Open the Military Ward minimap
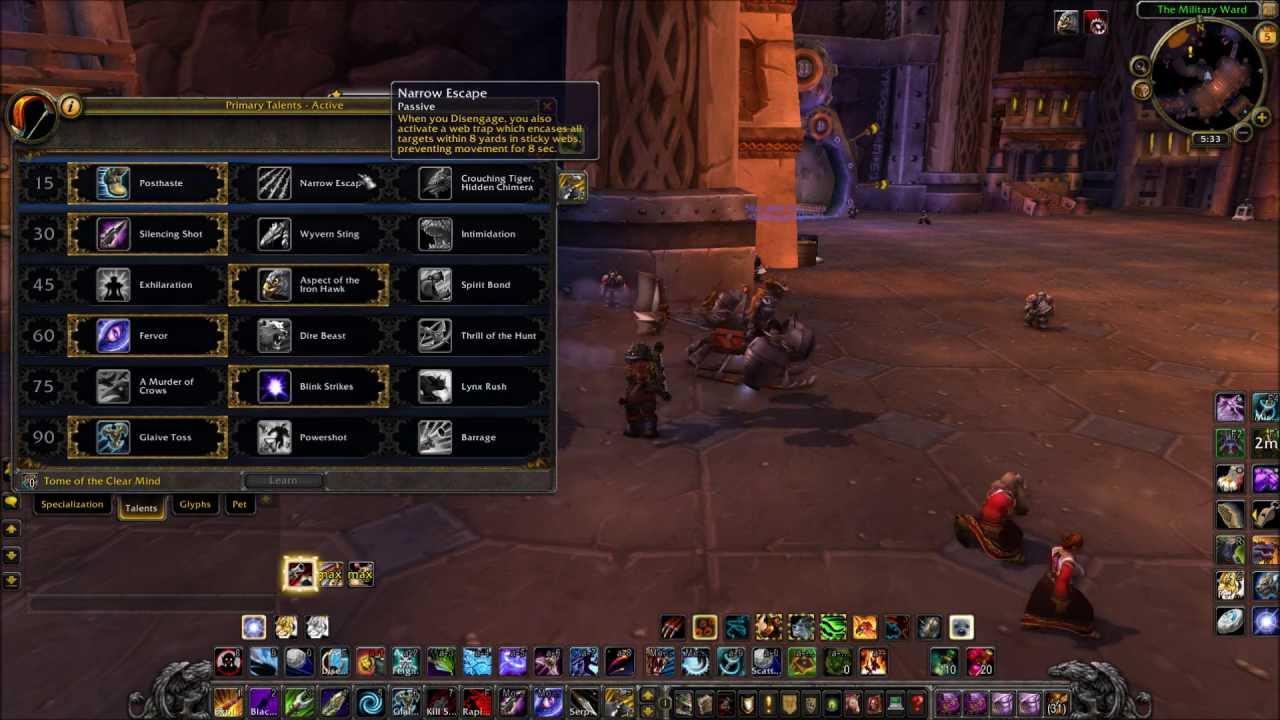 tap(1207, 75)
